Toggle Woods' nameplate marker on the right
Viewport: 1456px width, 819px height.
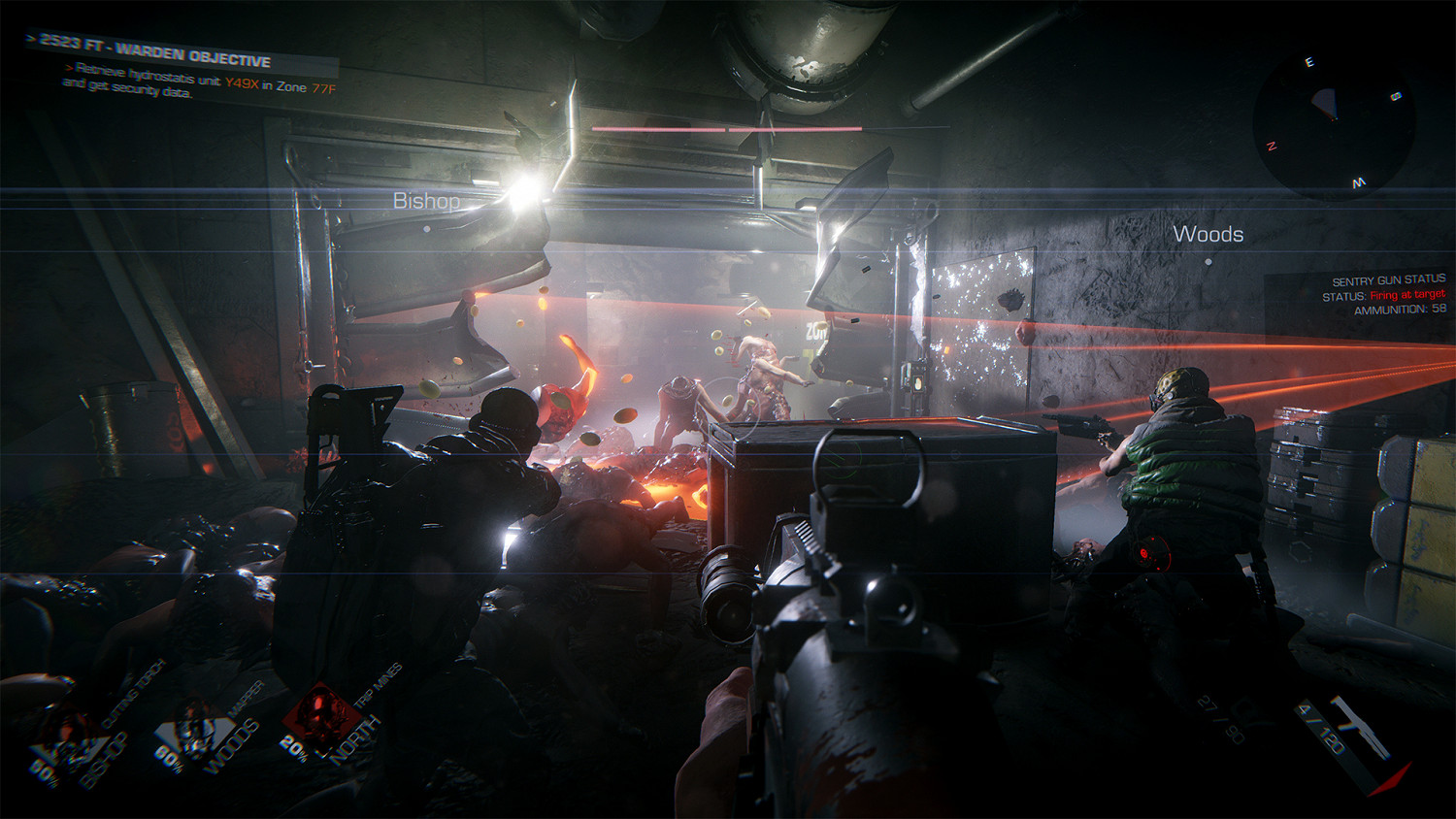1210,233
